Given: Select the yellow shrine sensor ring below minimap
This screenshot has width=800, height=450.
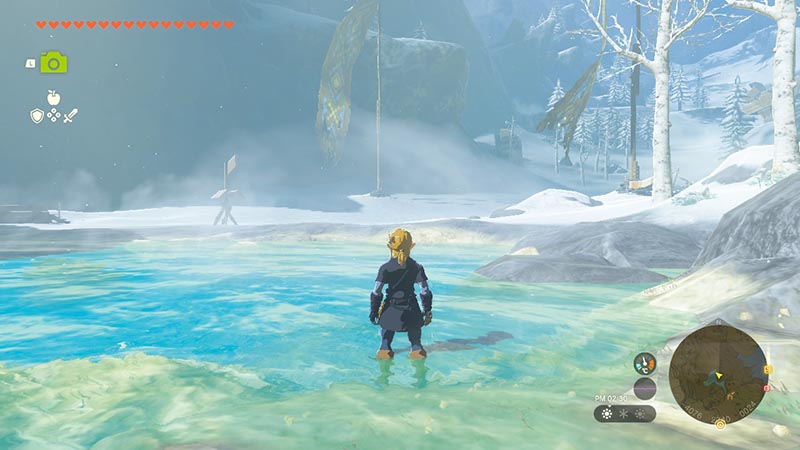Looking at the screenshot, I should (x=718, y=425).
